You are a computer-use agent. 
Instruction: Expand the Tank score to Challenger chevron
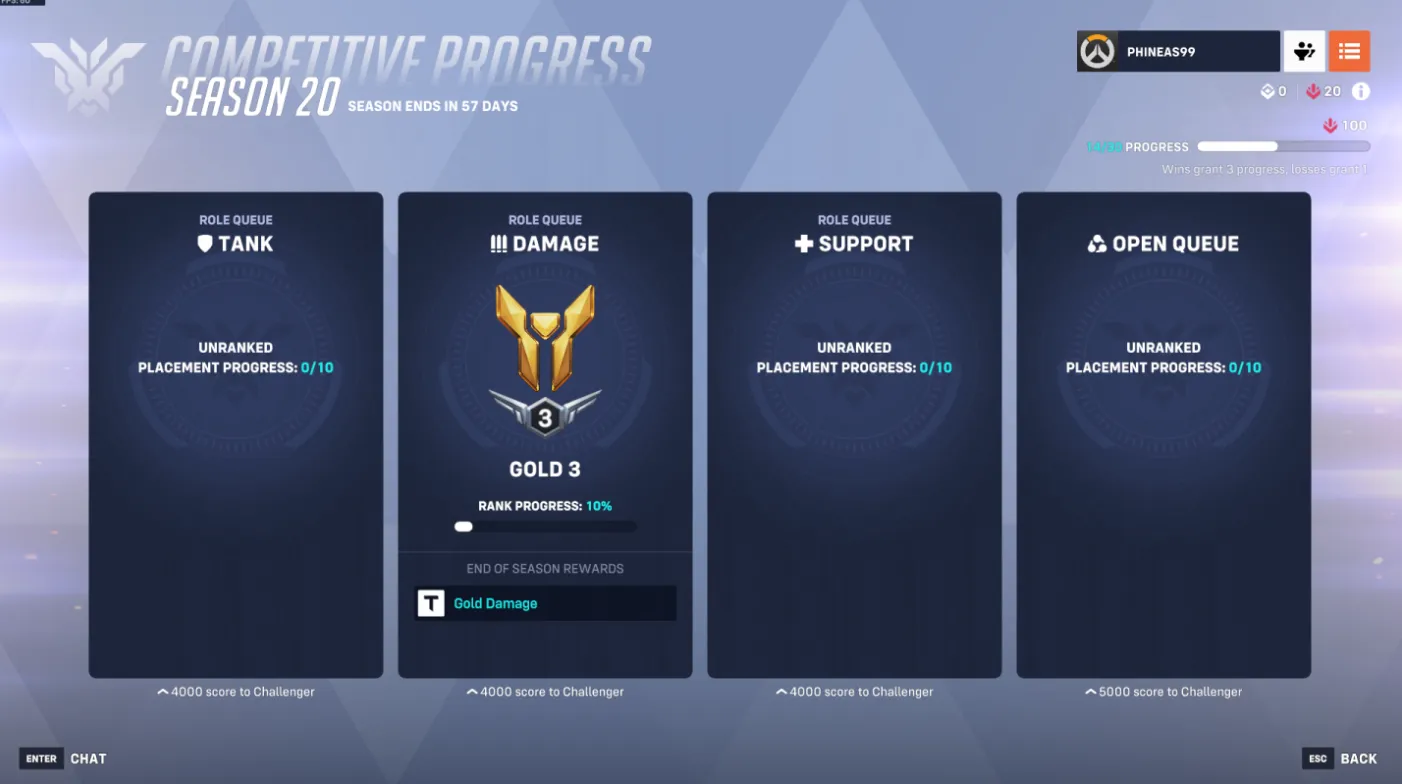coord(235,691)
